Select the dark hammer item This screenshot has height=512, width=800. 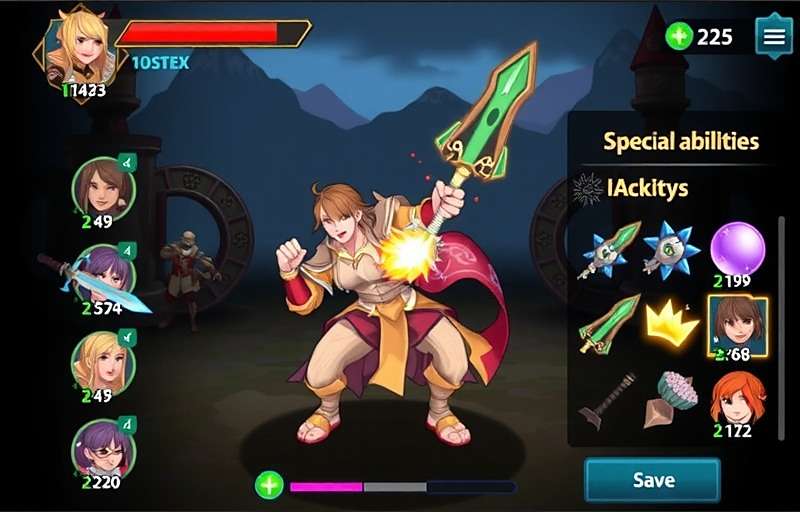click(x=607, y=400)
